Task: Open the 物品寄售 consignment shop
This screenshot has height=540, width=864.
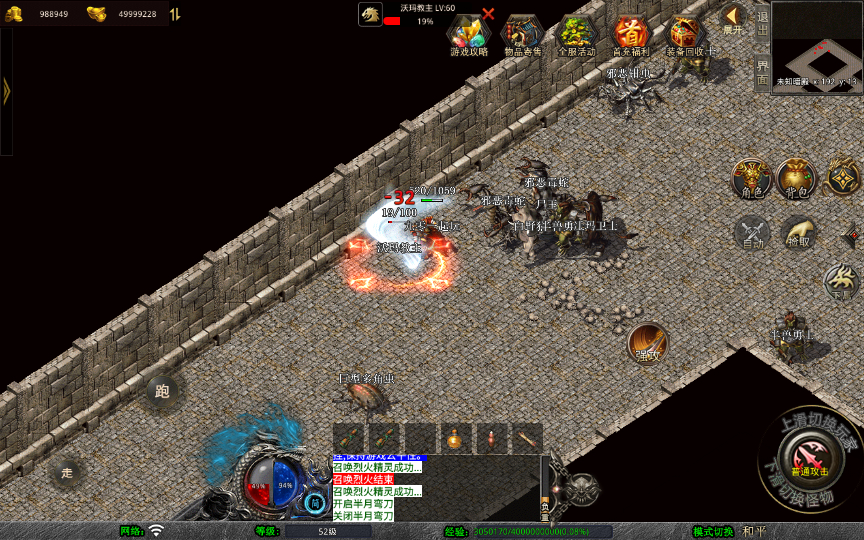Action: pos(523,36)
